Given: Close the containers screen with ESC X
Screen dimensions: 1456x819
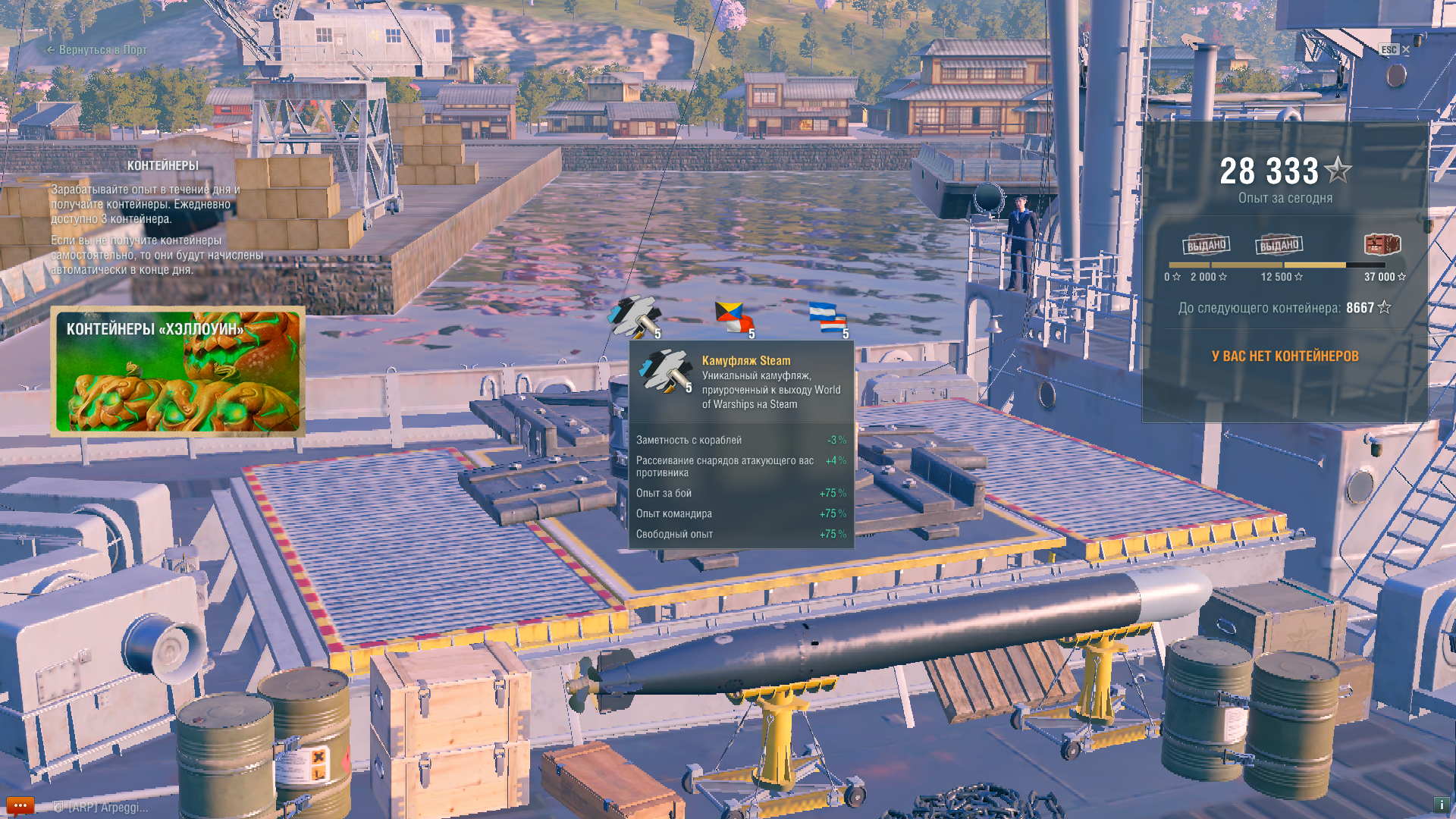Looking at the screenshot, I should coord(1395,50).
